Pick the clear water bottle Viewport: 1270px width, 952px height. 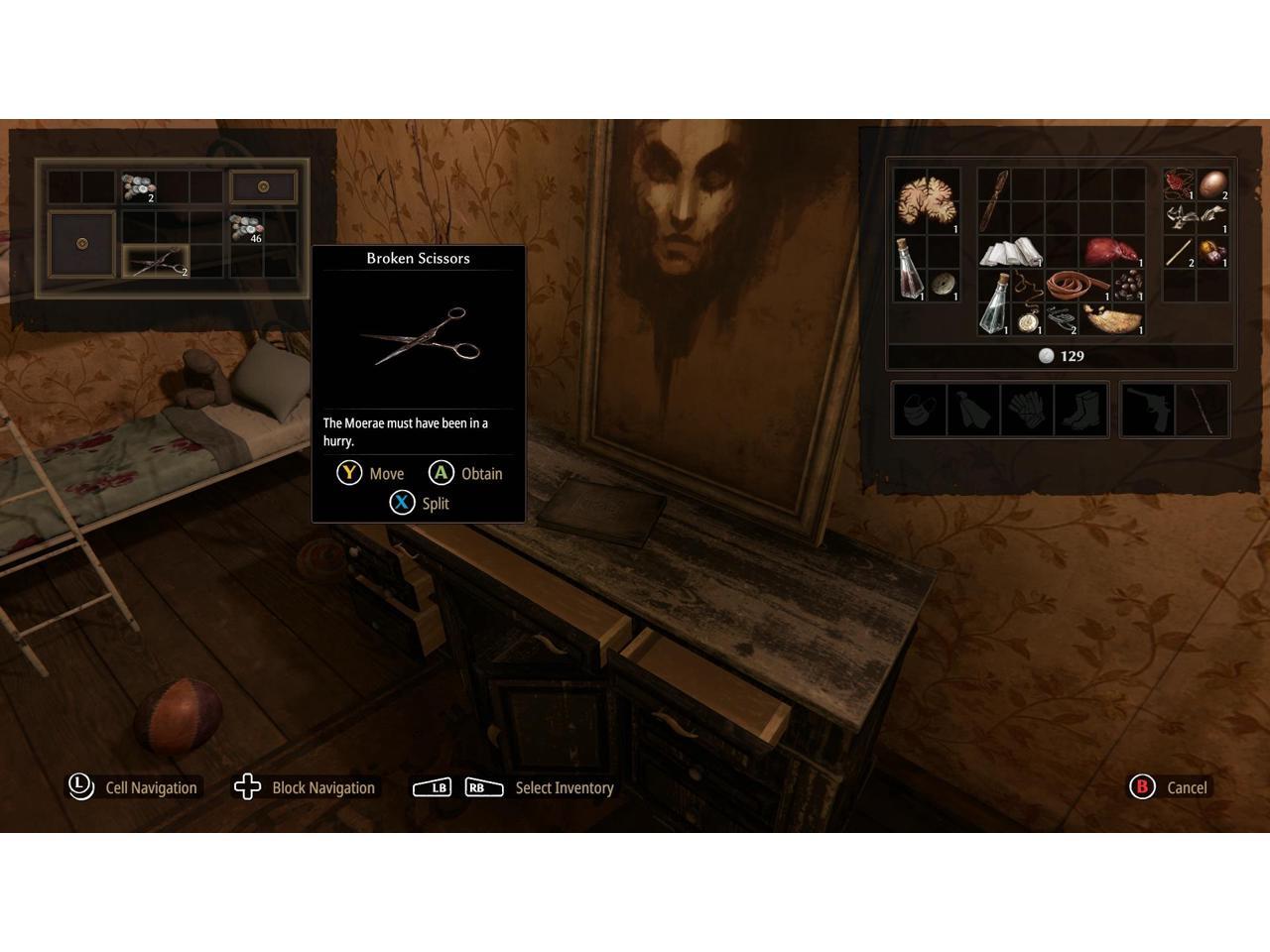pos(993,303)
